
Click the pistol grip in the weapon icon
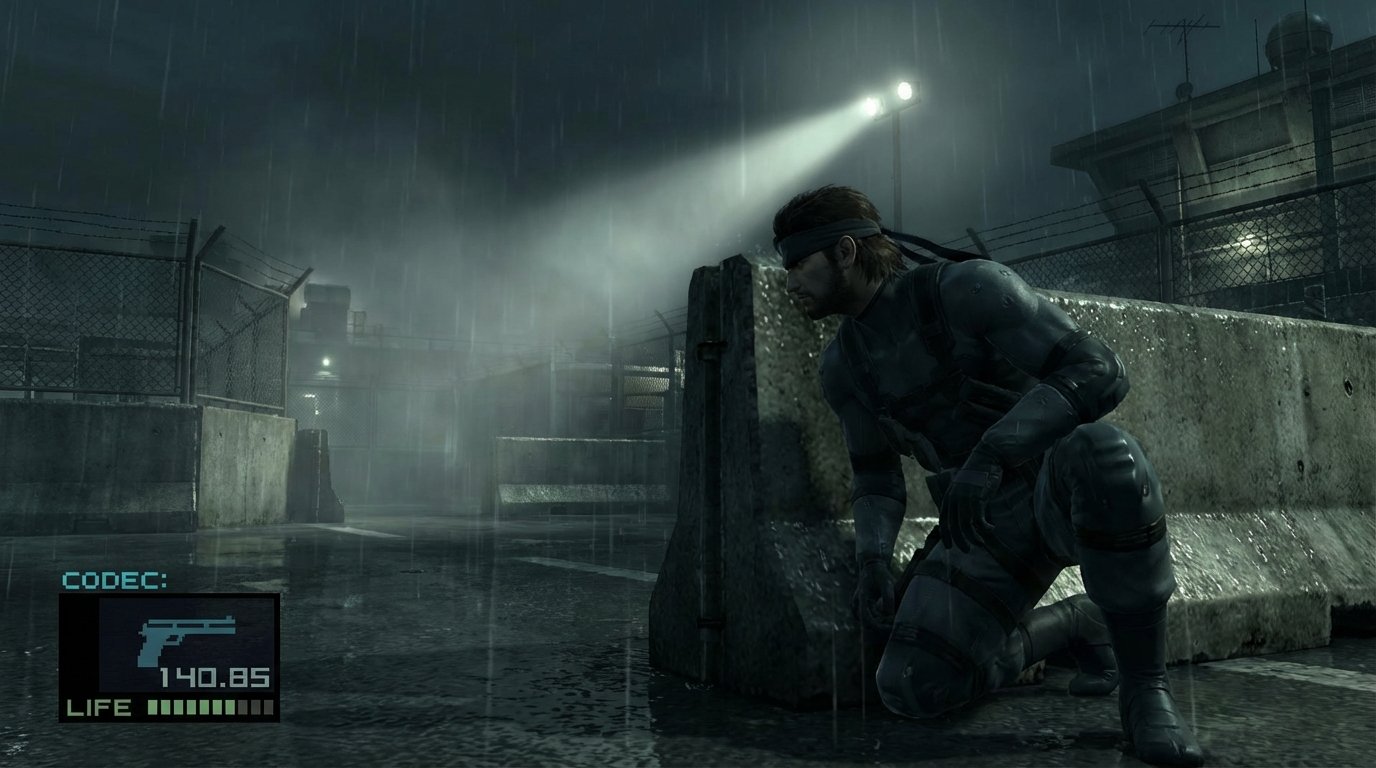148,648
